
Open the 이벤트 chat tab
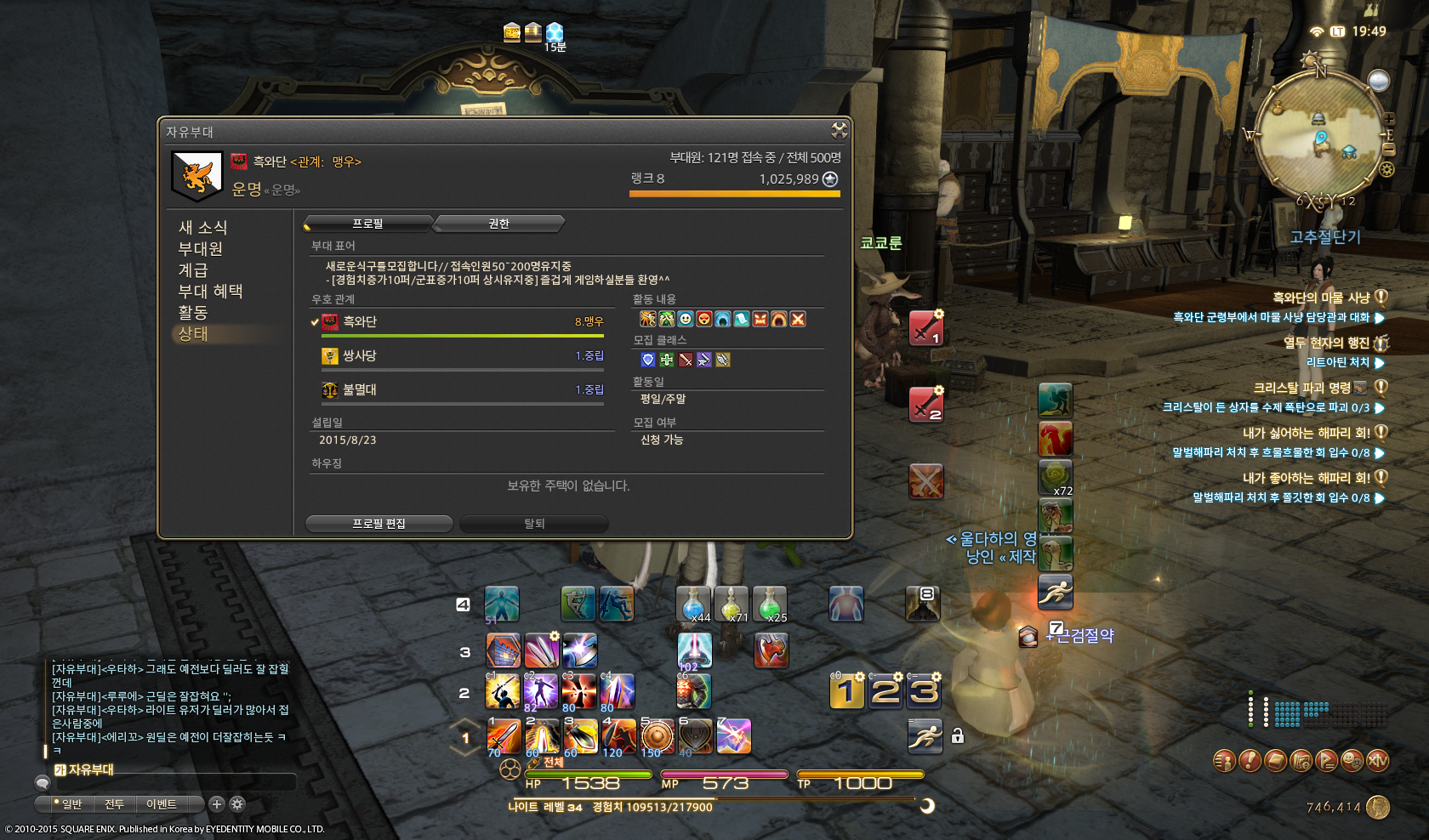point(162,804)
